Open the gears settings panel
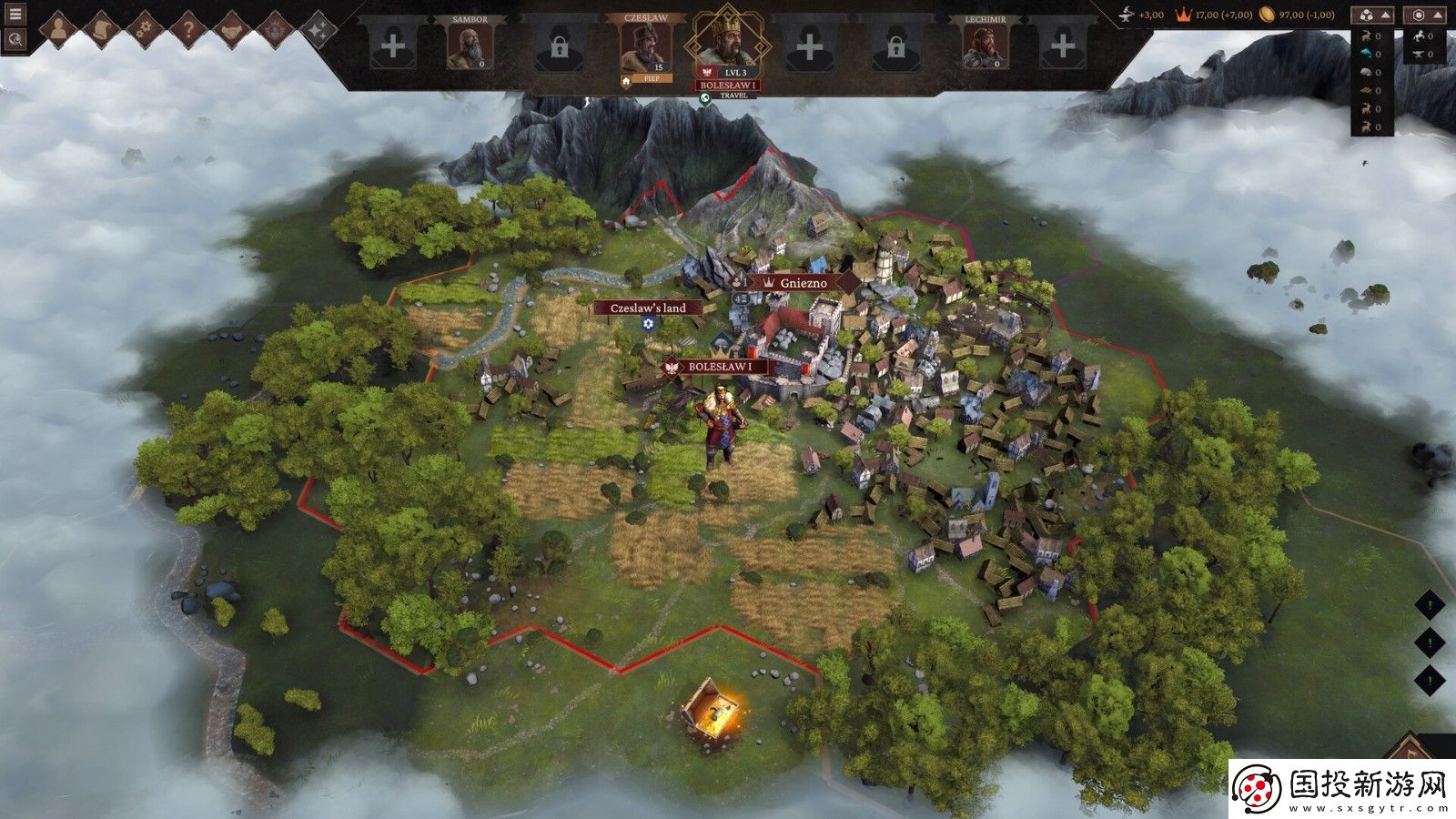The height and width of the screenshot is (819, 1456). tap(145, 30)
